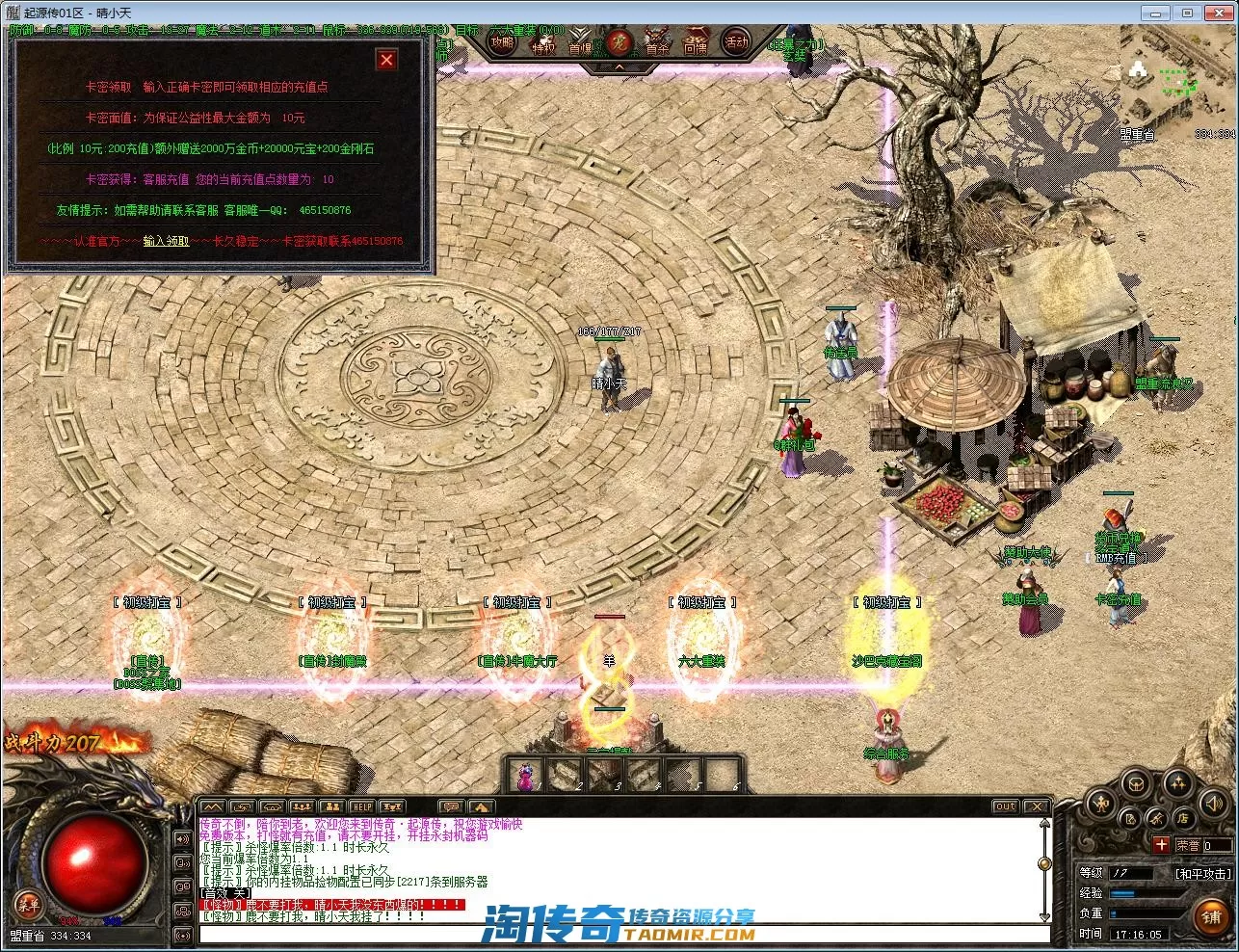This screenshot has width=1239, height=952.
Task: Open the 首爆 first-drop menu
Action: (x=580, y=45)
